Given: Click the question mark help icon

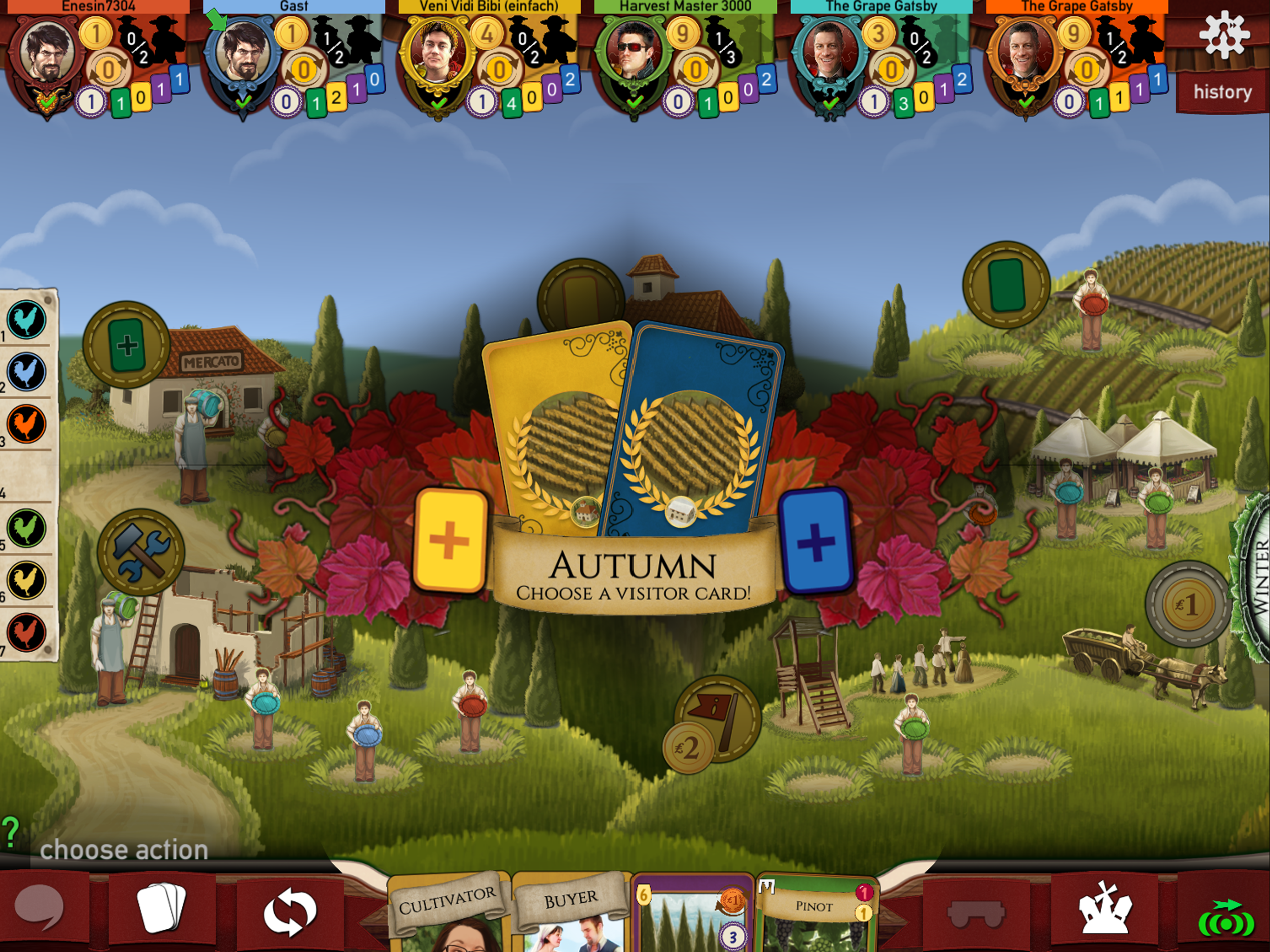Looking at the screenshot, I should pos(10,833).
